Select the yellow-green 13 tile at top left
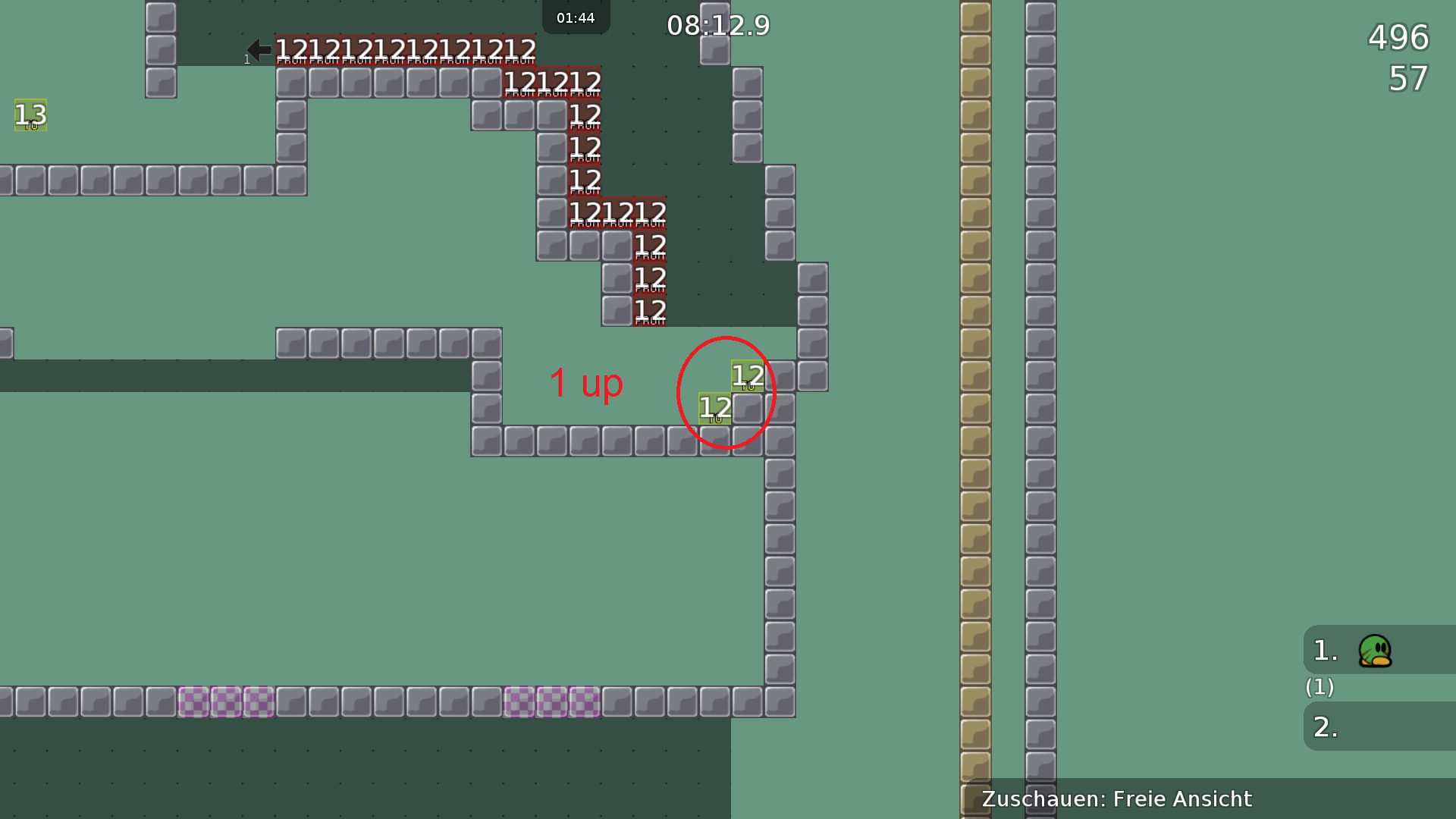1456x819 pixels. (x=30, y=116)
